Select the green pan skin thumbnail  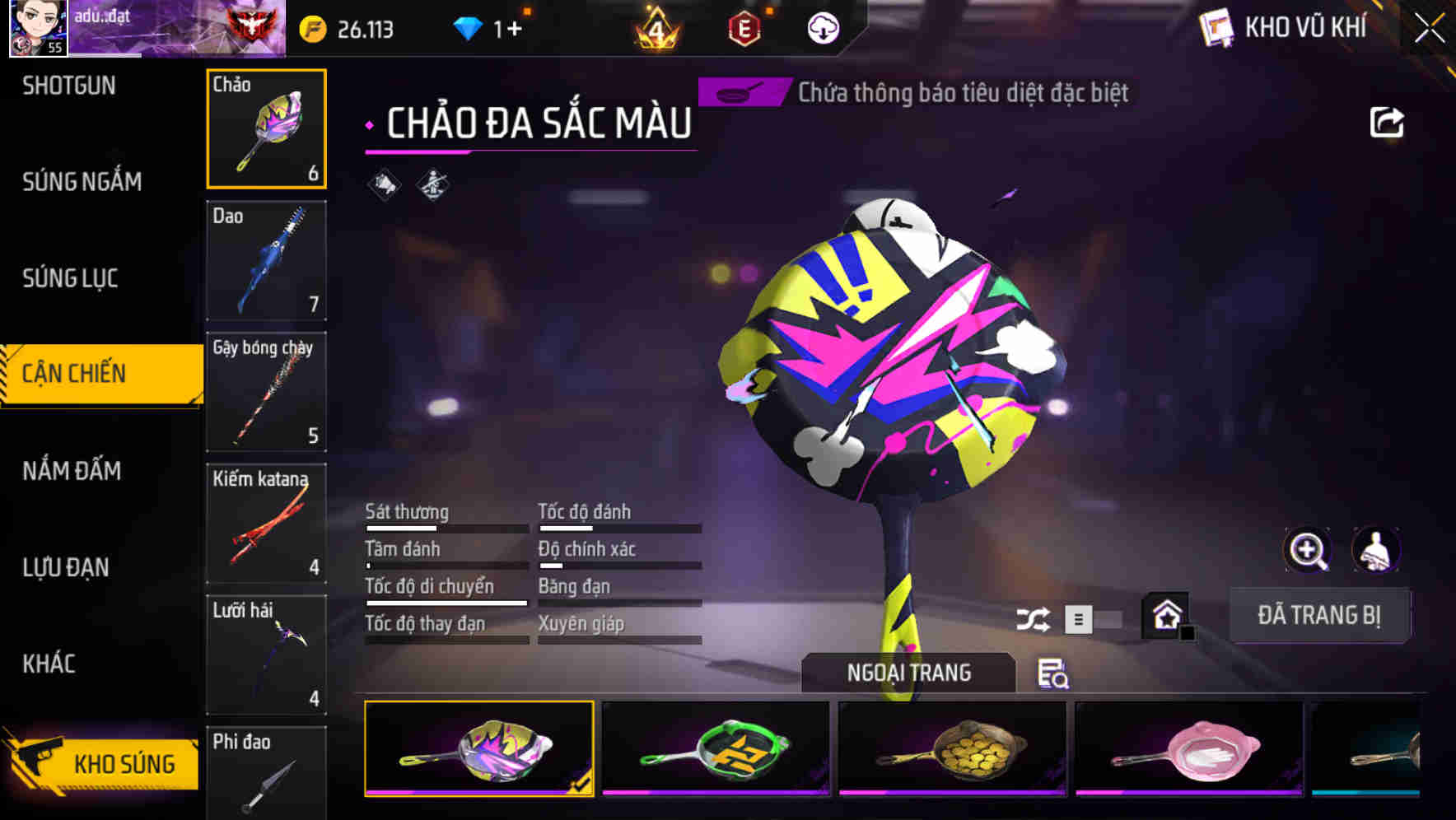(715, 749)
